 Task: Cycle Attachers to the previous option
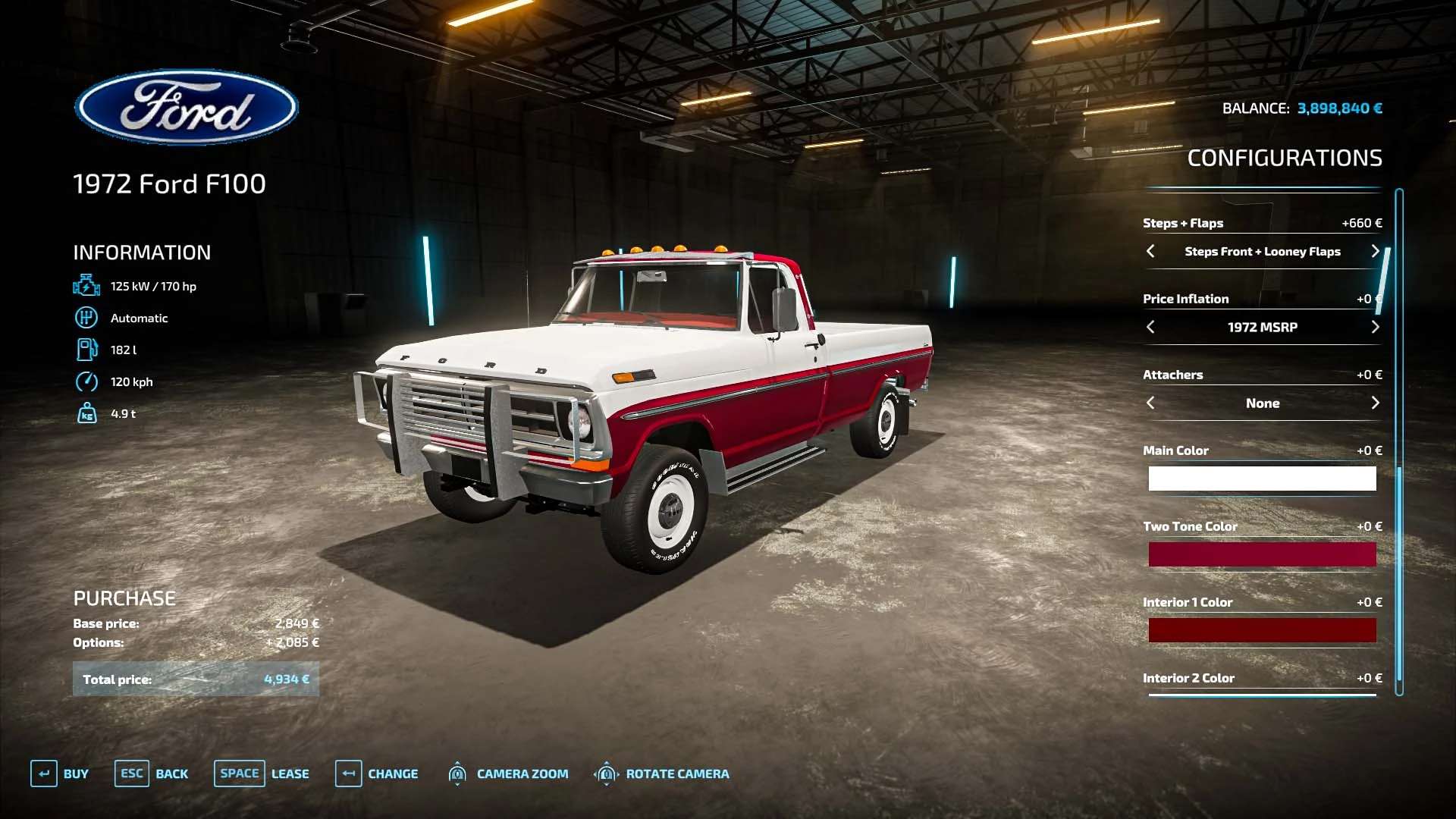point(1150,403)
